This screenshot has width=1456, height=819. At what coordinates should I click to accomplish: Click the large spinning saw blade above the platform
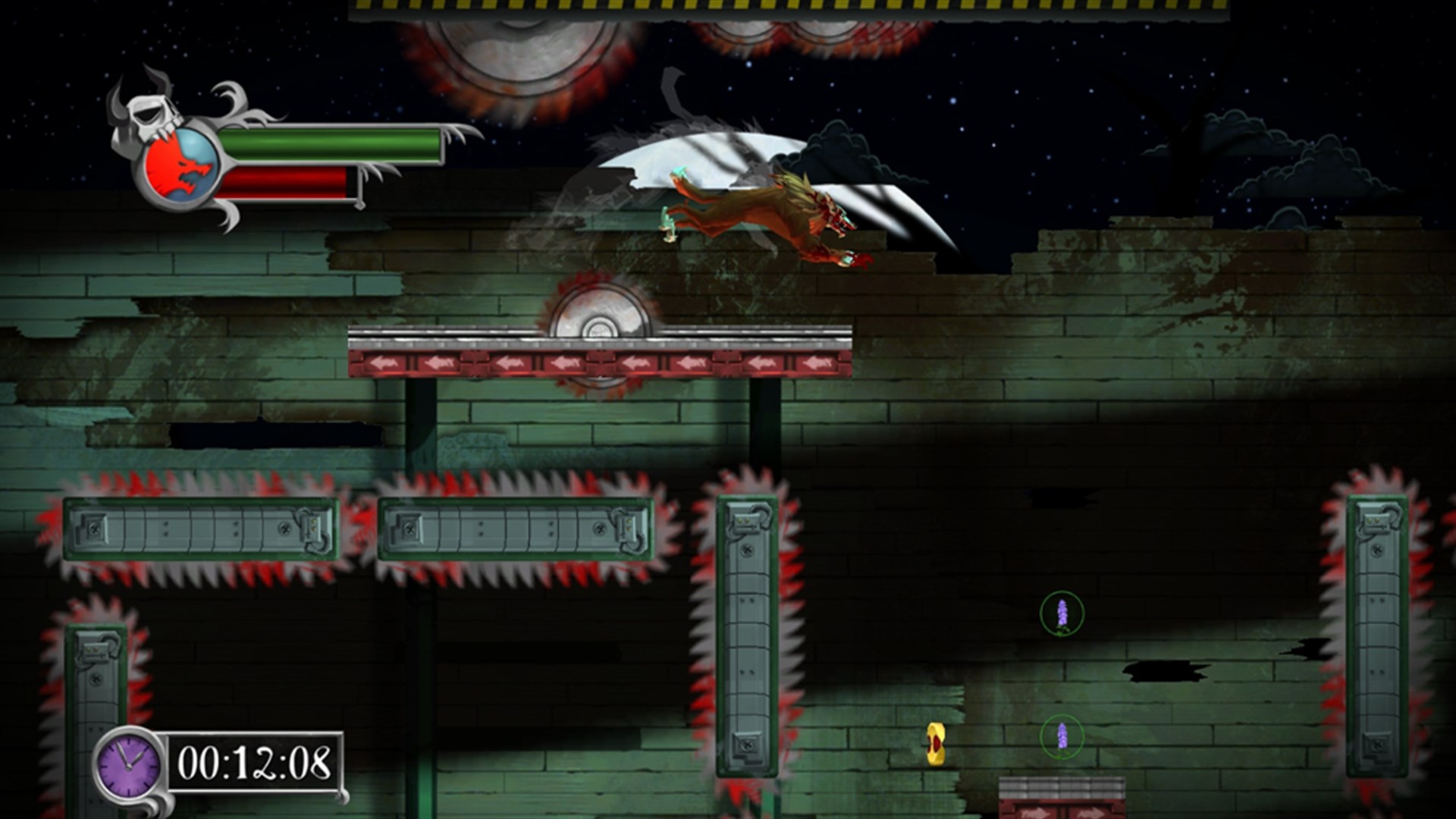coord(599,326)
